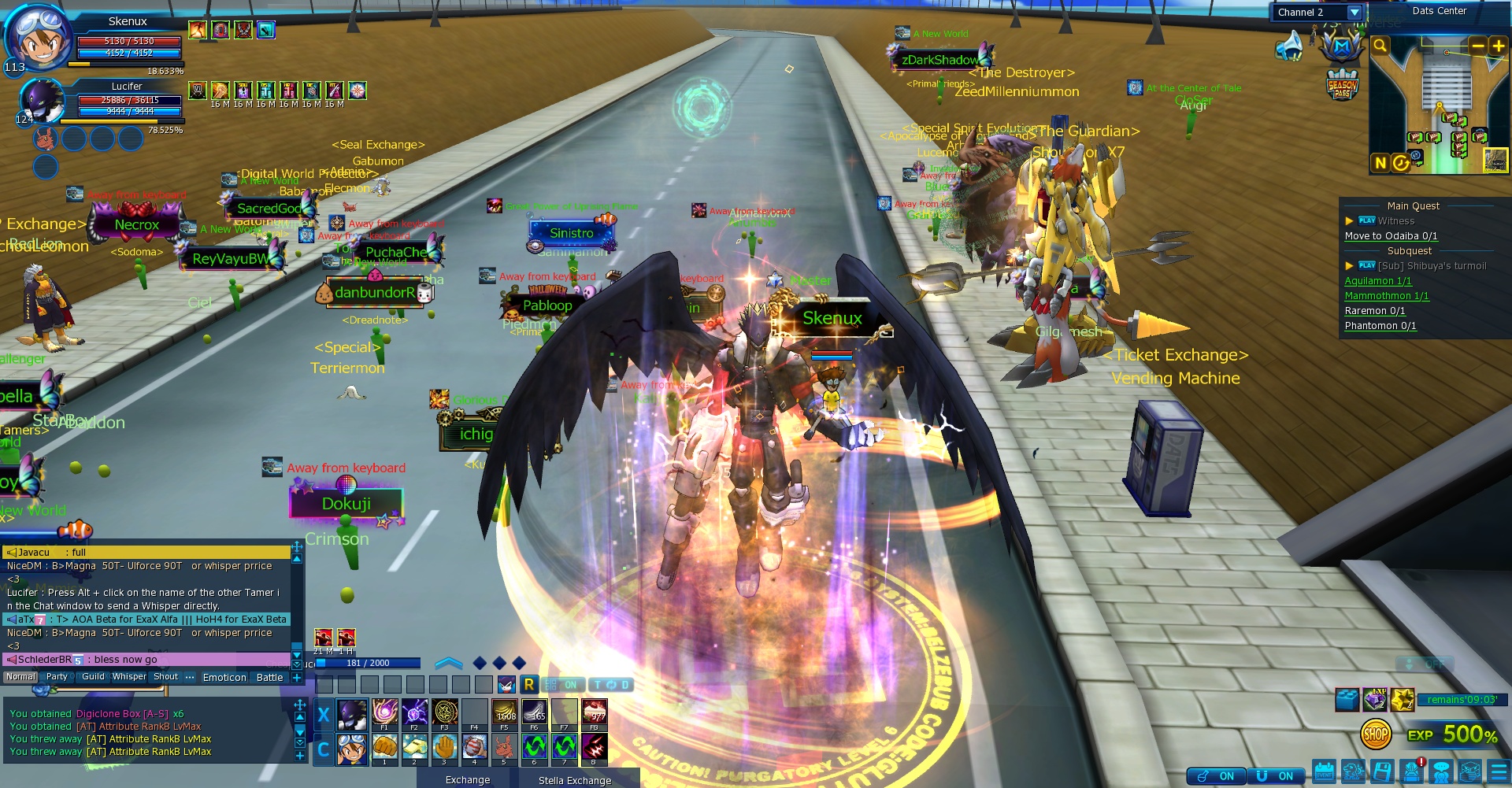This screenshot has height=788, width=1512.
Task: Click the minimap magnifying glass search icon
Action: 1380,46
